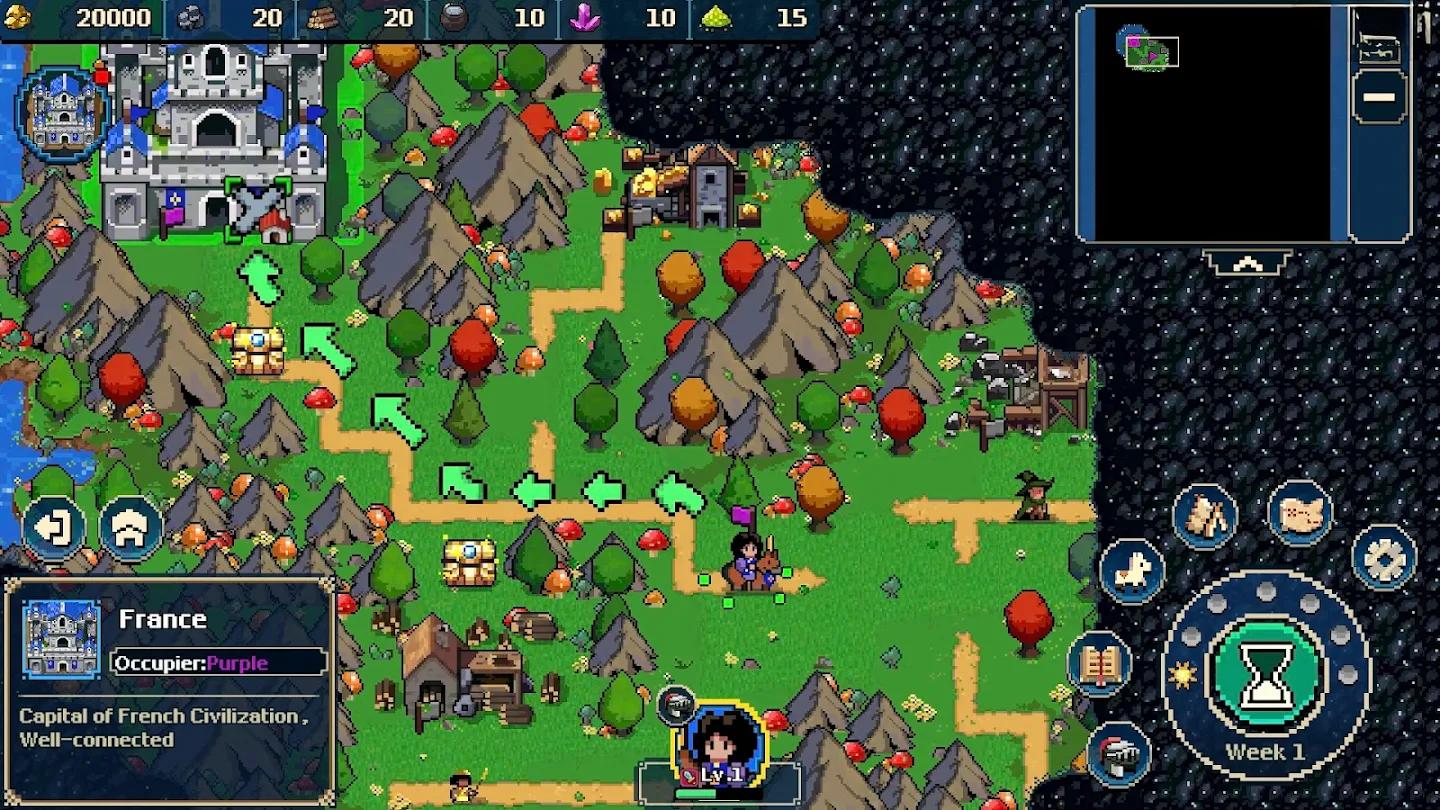Screen dimensions: 1440x810
Task: Click the minimap
Action: point(1210,123)
